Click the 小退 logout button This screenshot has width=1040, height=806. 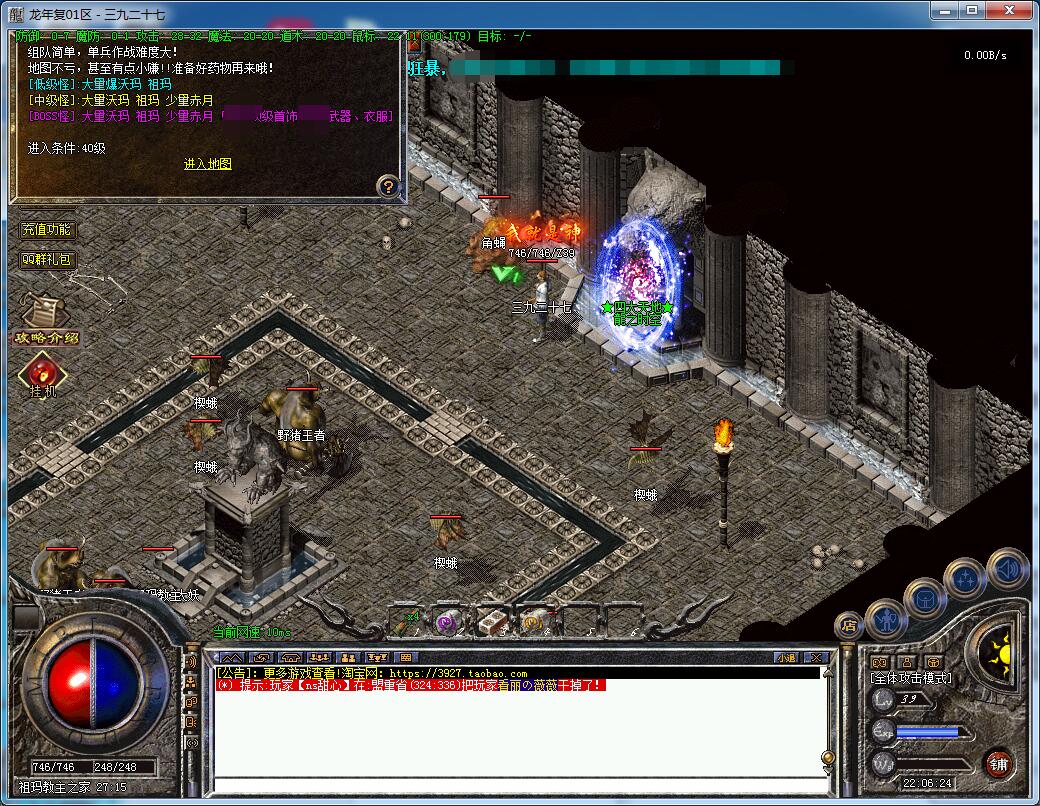[785, 657]
